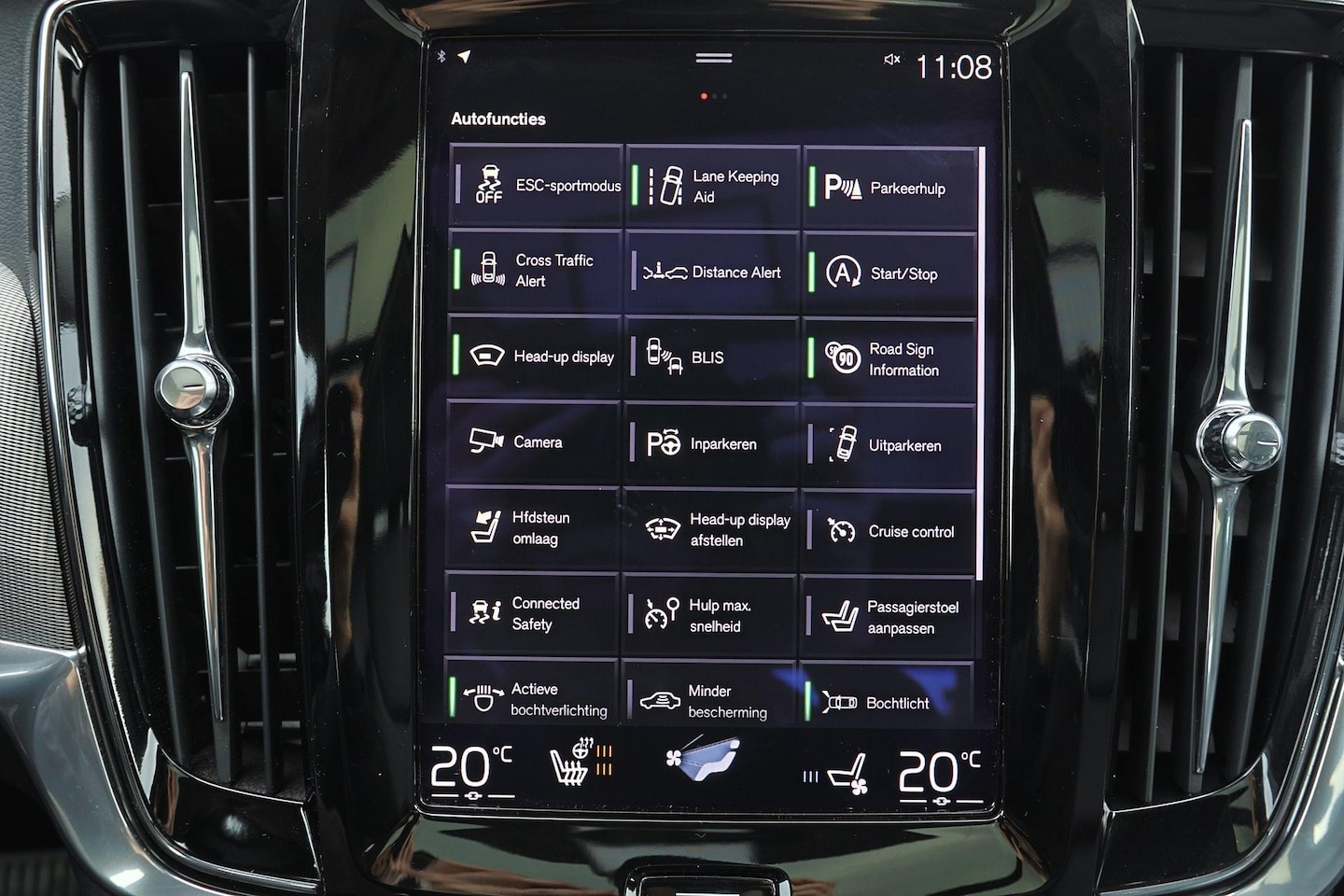Viewport: 1344px width, 896px height.
Task: Turn off Lane Keeping Aid
Action: [712, 186]
